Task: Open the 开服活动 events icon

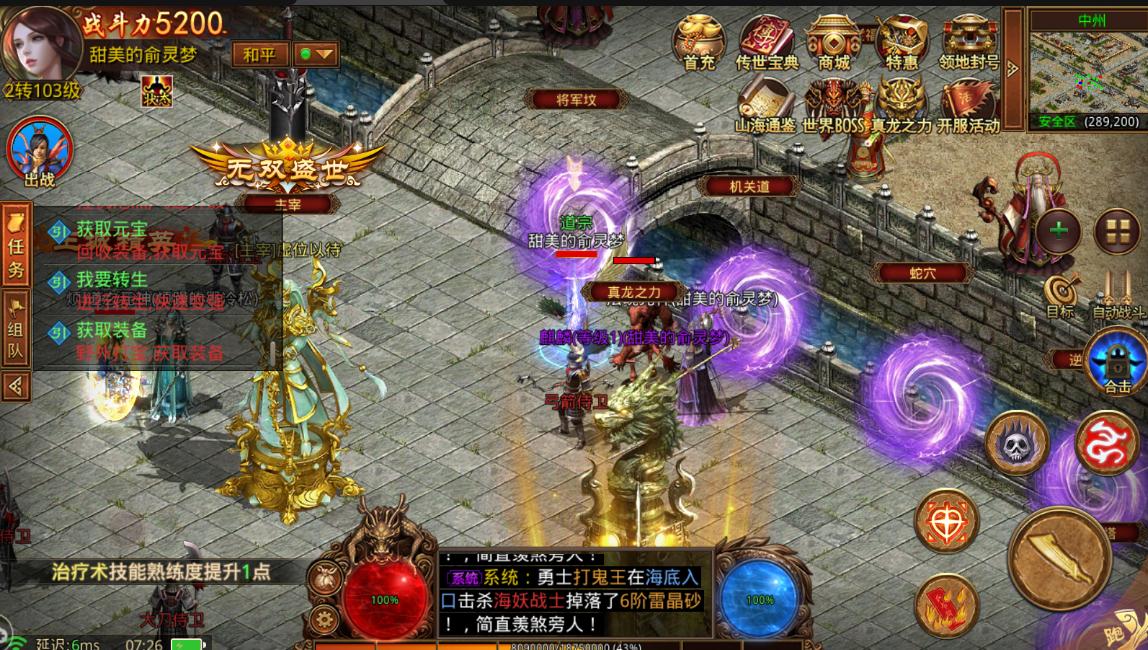Action: click(967, 103)
